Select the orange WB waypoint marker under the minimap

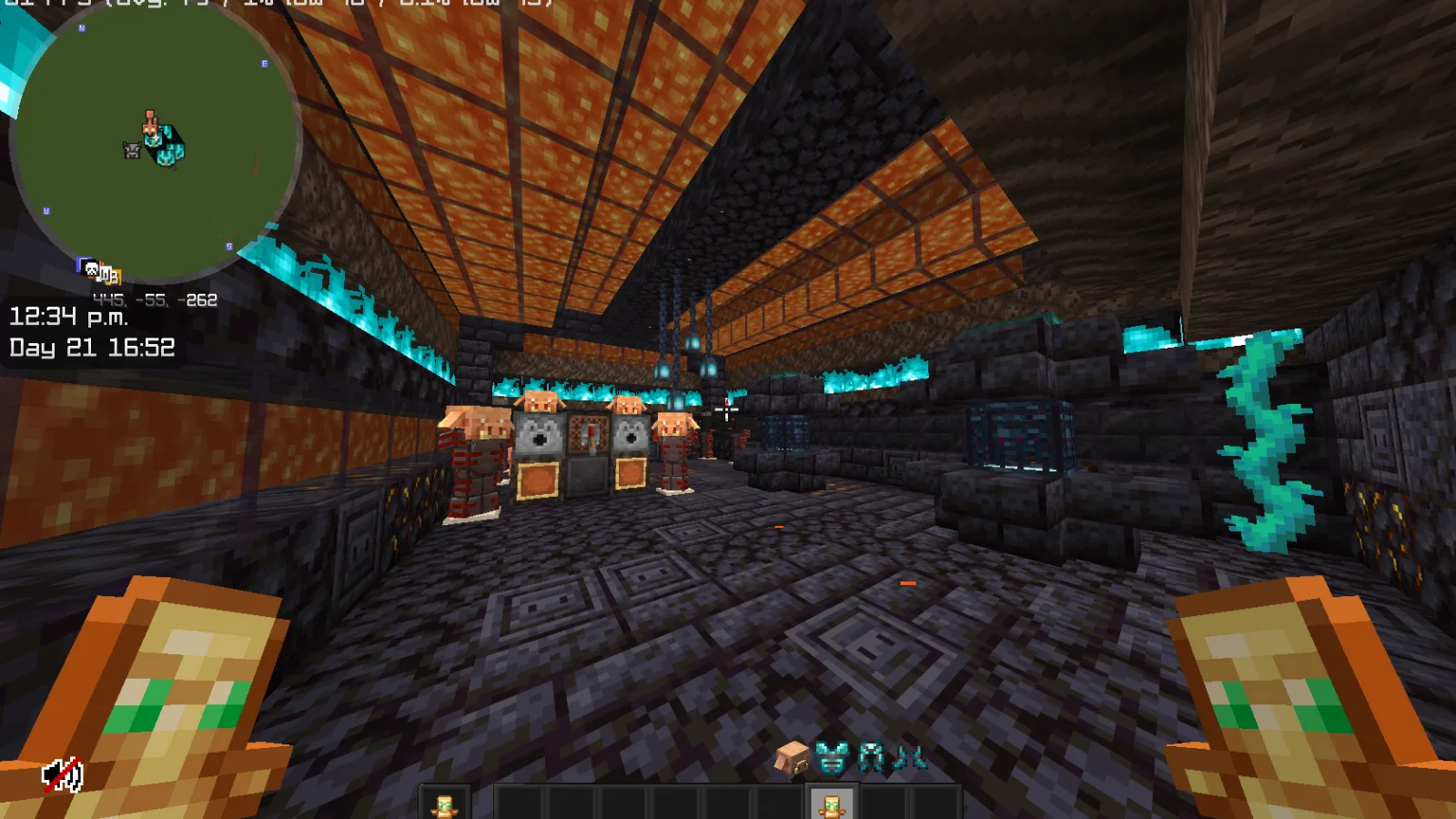(113, 275)
